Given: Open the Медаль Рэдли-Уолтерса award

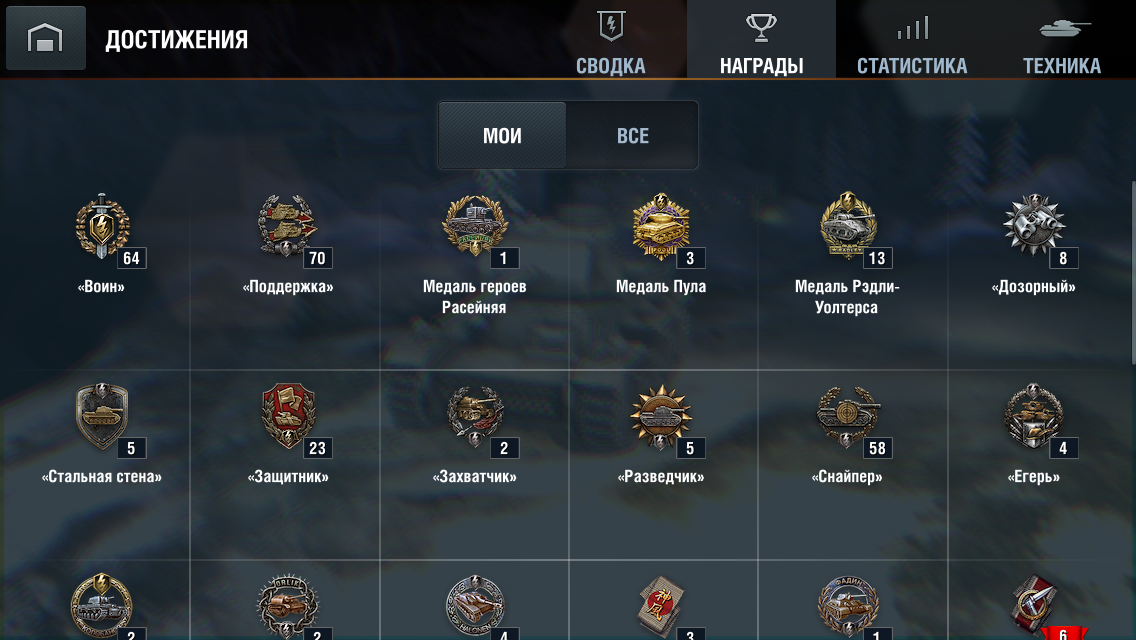Looking at the screenshot, I should pyautogui.click(x=848, y=228).
